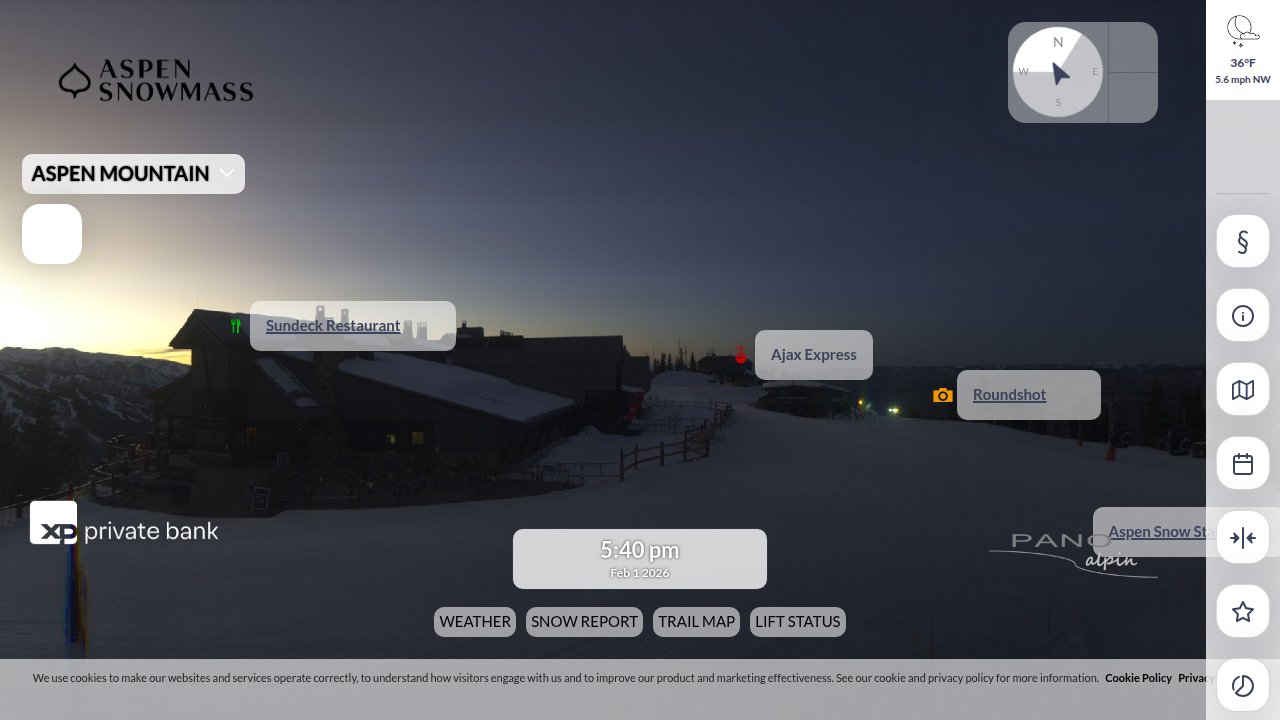Toggle the day/night contrast icon

(x=1243, y=686)
